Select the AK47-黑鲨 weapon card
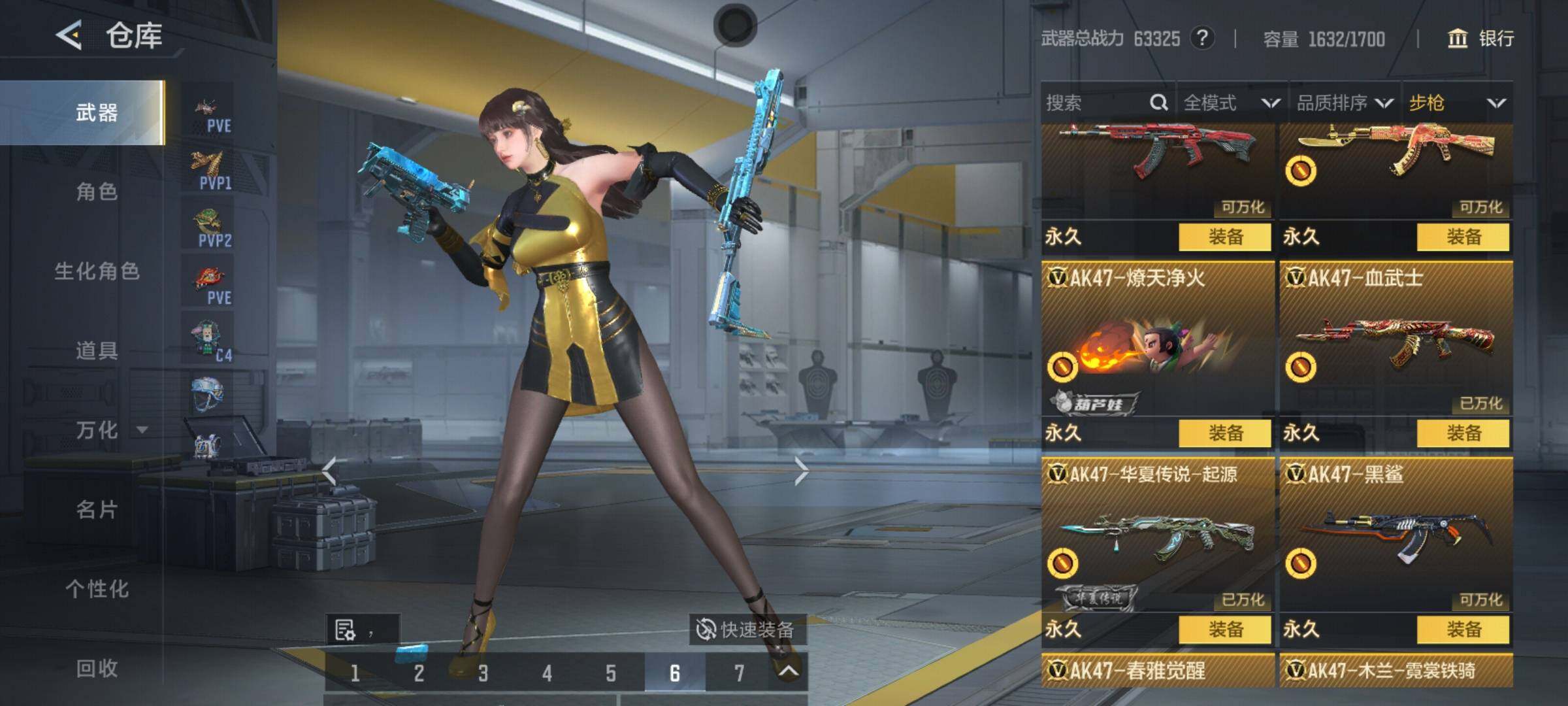The image size is (1568, 706). (1396, 533)
